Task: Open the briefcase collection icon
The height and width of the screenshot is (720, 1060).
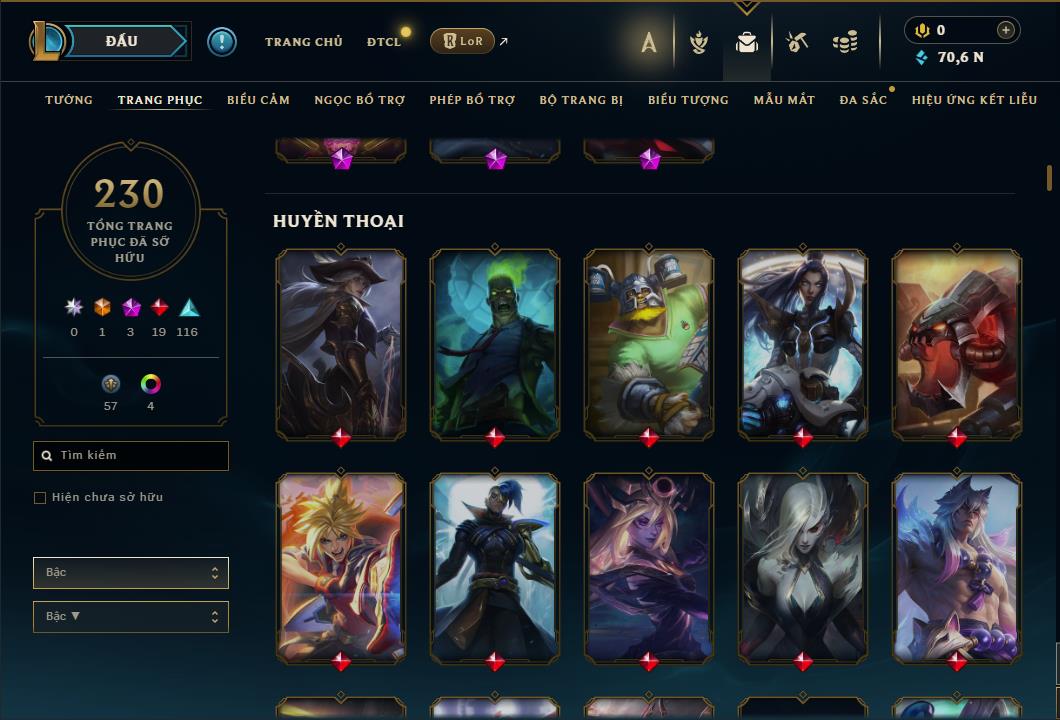Action: 746,42
